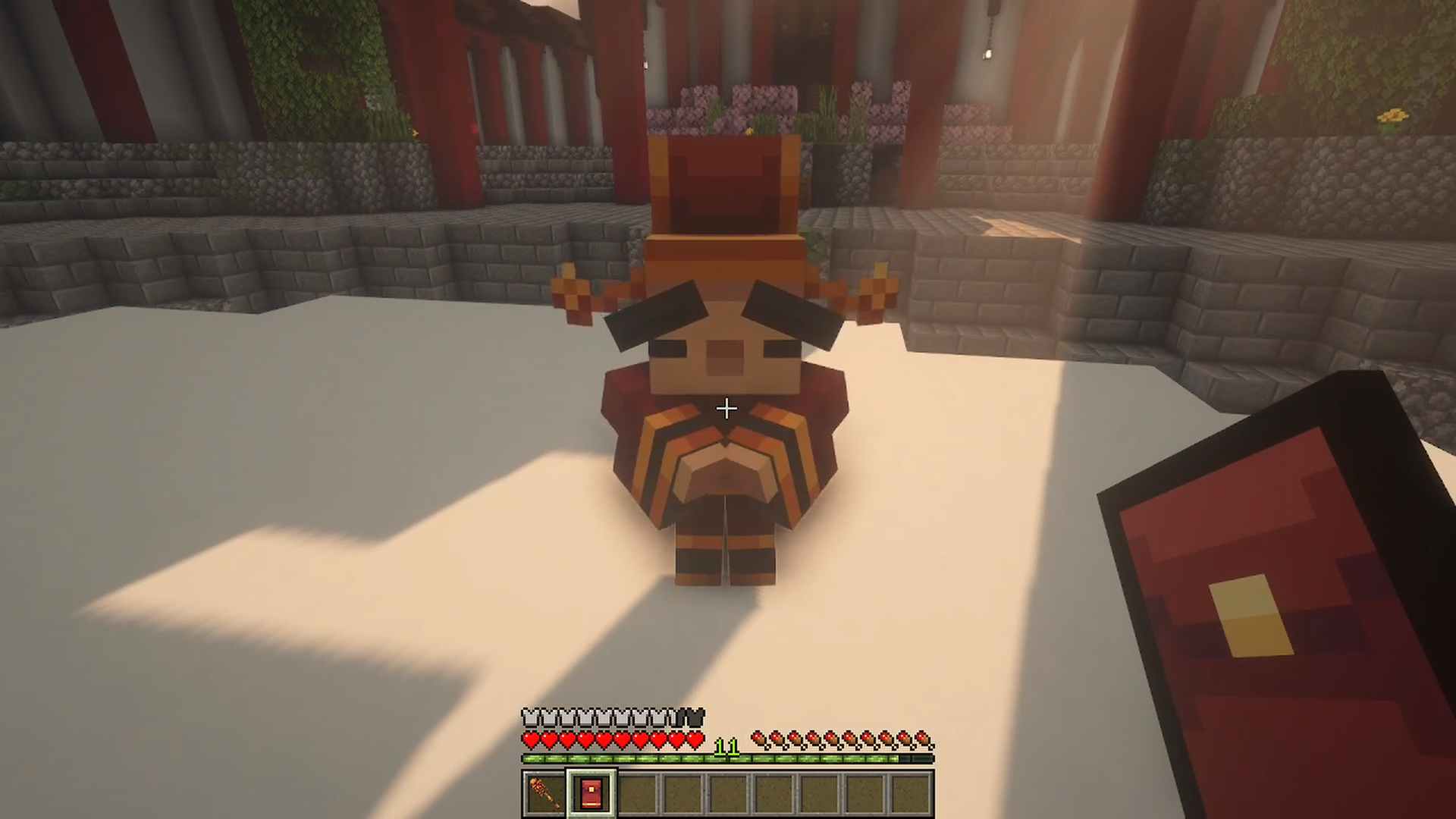Click the villager's crossed arms
Viewport: 1456px width, 819px height.
(724, 470)
